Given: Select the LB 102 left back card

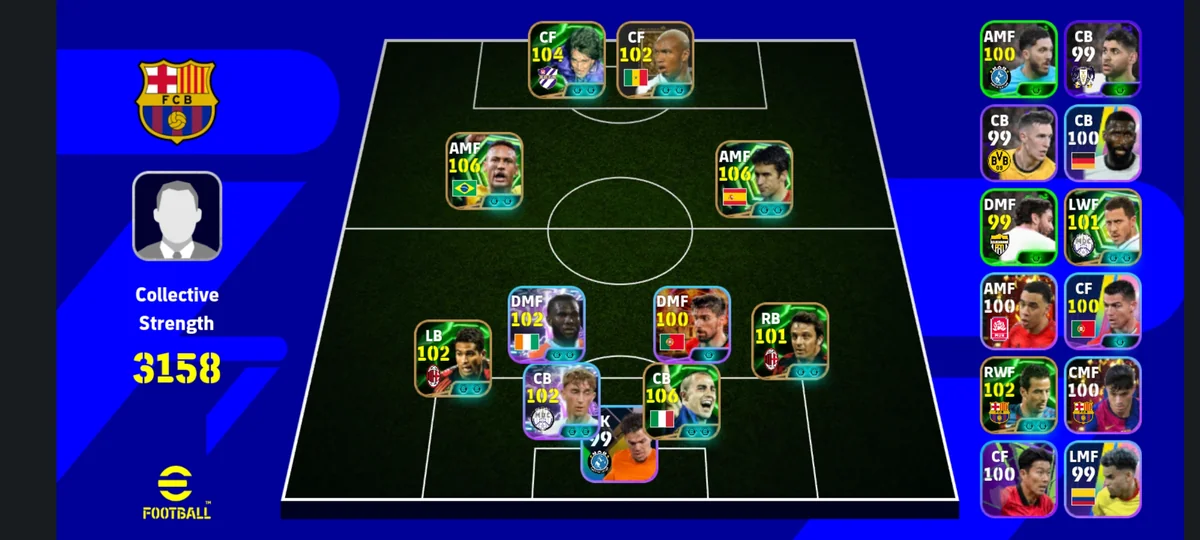Looking at the screenshot, I should [453, 357].
